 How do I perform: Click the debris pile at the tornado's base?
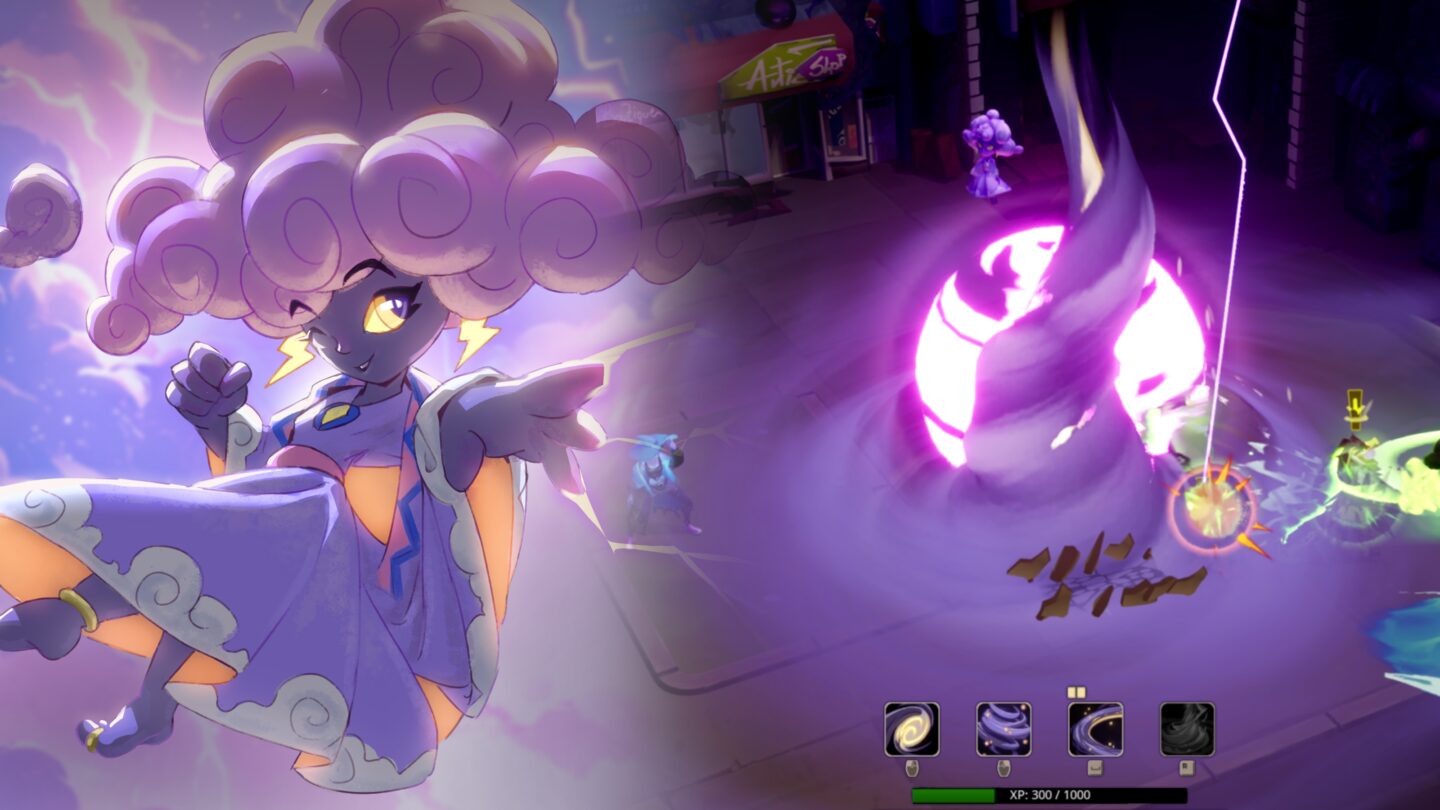point(1100,580)
